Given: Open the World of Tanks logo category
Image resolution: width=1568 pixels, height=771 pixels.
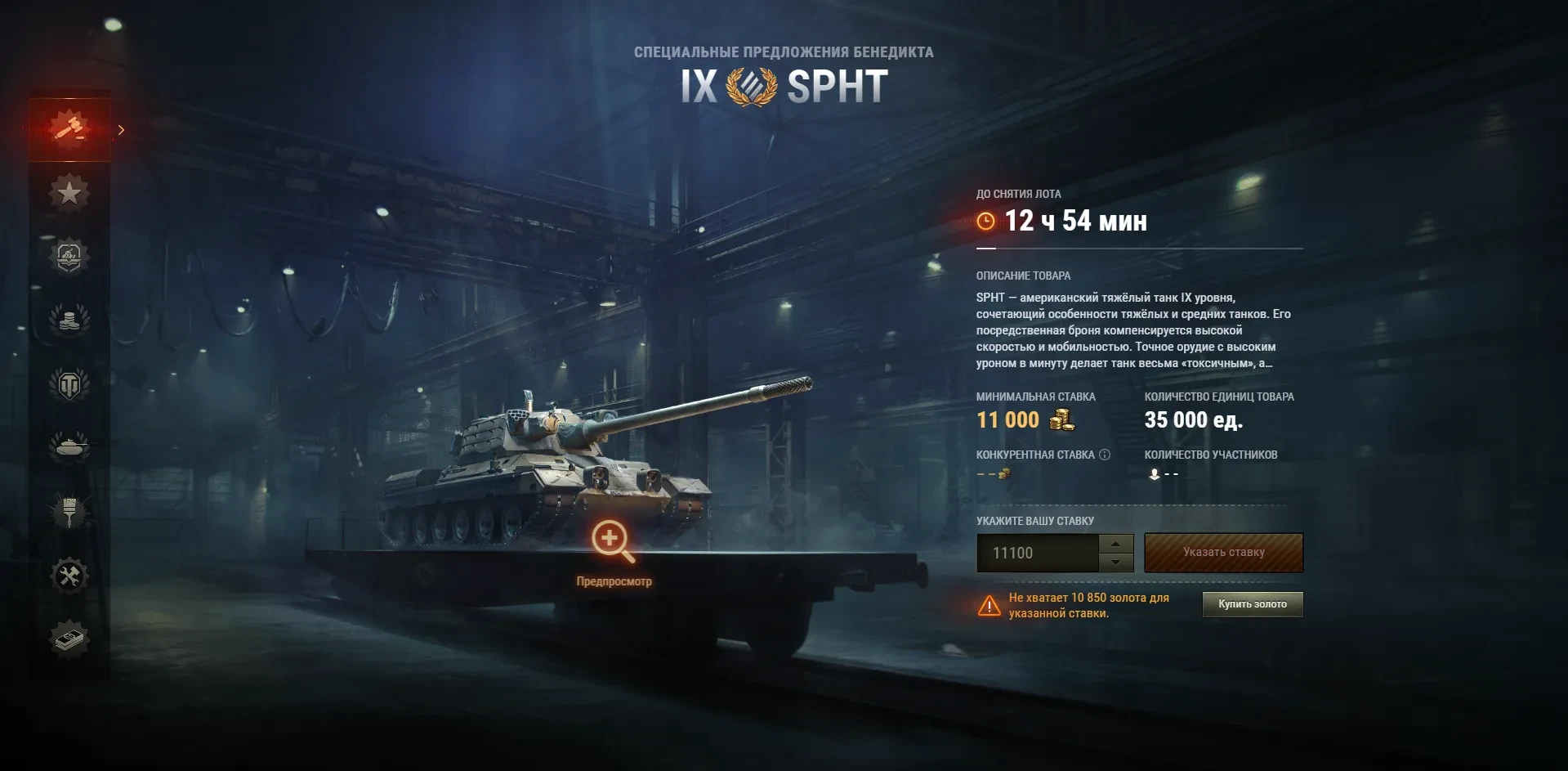Looking at the screenshot, I should pyautogui.click(x=69, y=383).
